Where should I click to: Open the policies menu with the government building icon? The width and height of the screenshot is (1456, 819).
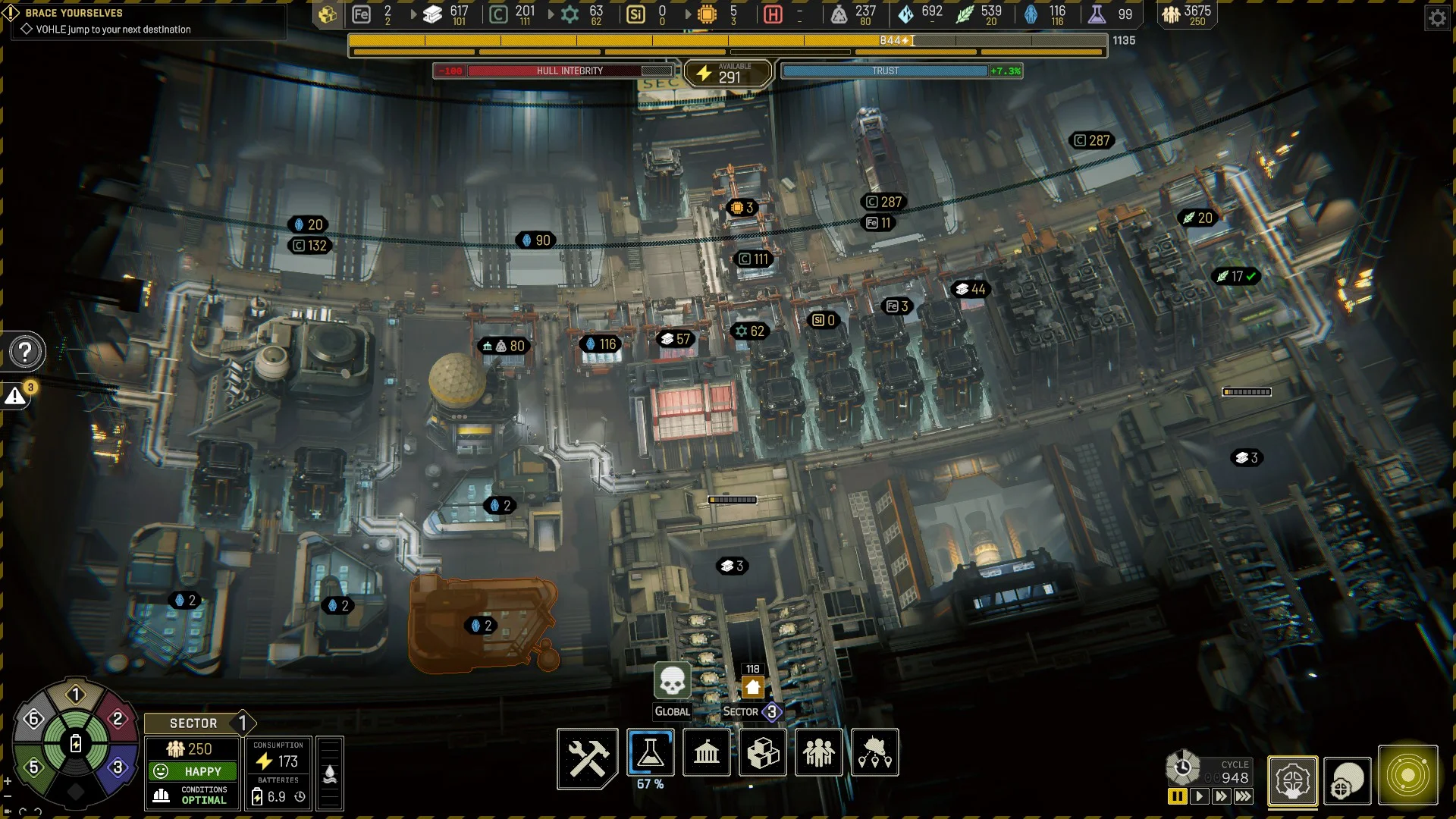point(707,752)
